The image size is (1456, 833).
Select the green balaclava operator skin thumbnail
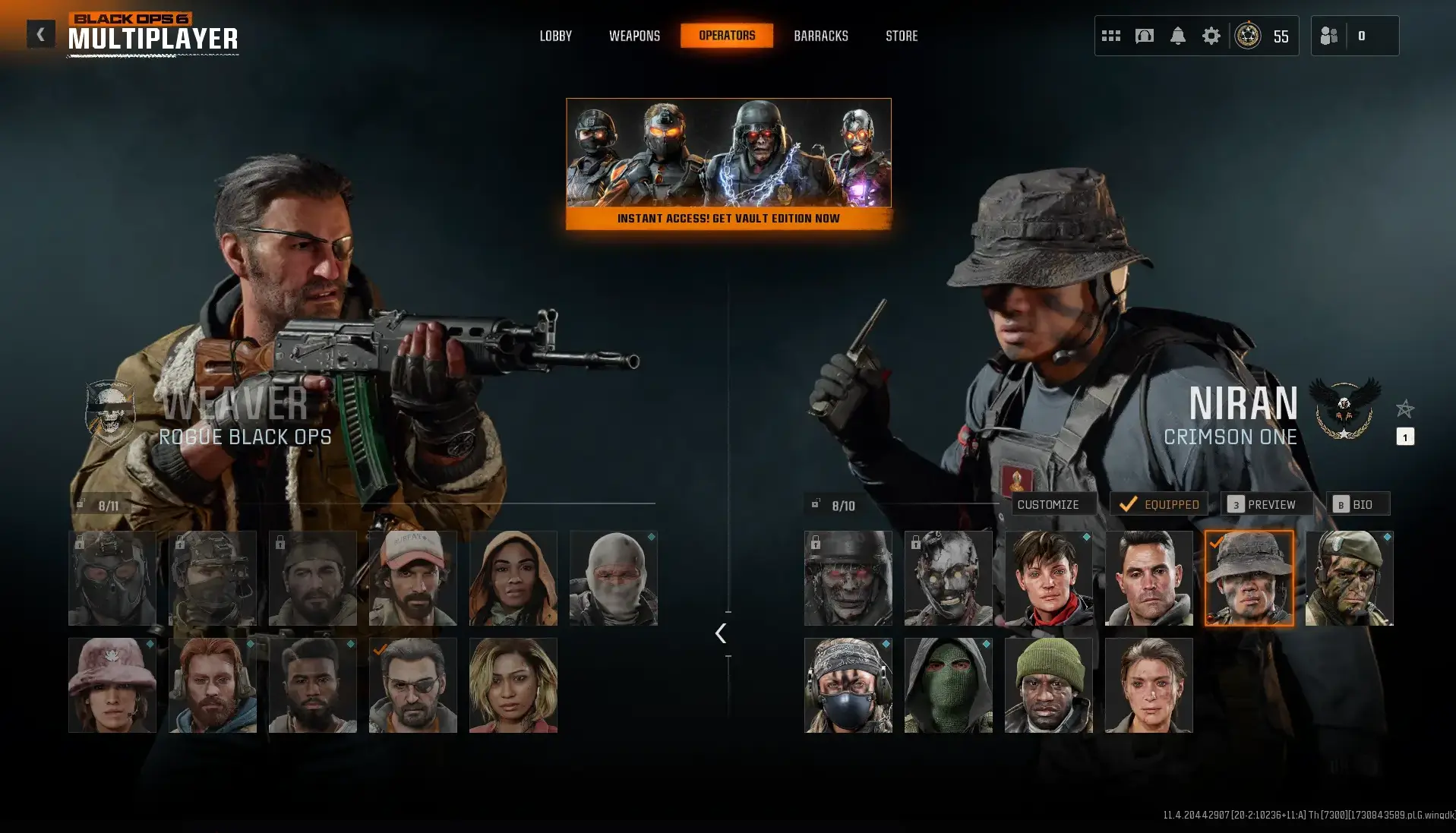click(x=948, y=684)
